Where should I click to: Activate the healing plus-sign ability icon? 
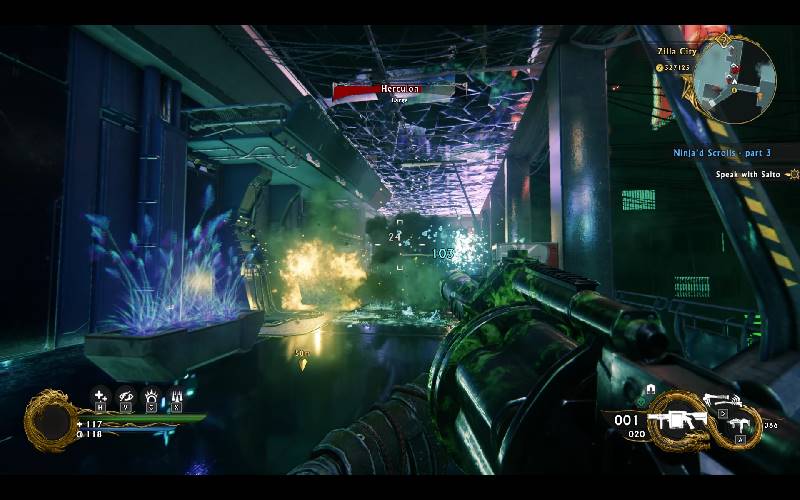pos(100,395)
